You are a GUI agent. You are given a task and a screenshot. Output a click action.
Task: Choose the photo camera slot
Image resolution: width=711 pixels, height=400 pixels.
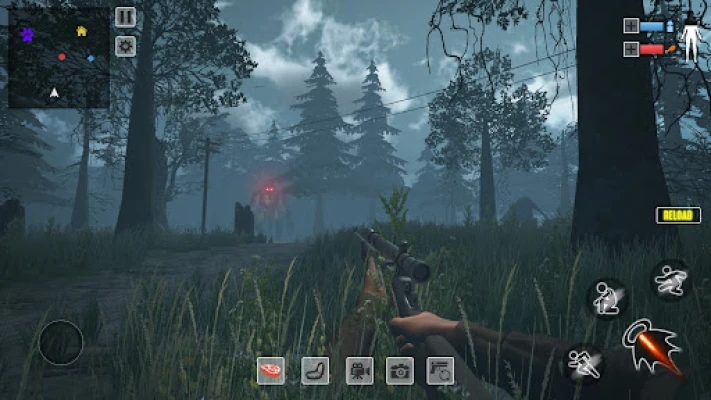(400, 371)
